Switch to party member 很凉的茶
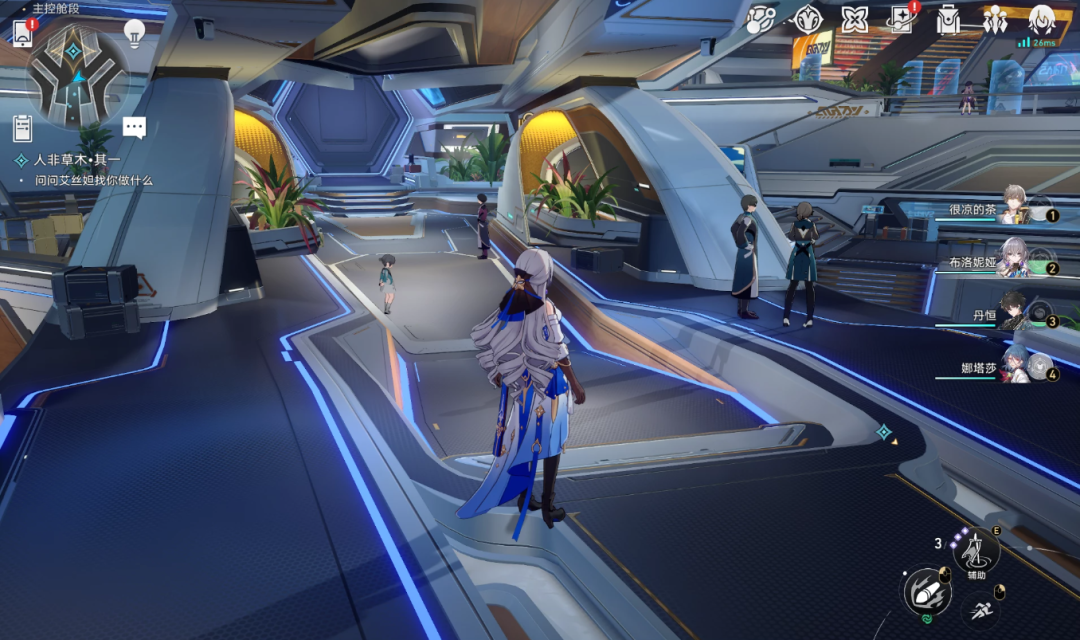 (x=1018, y=210)
